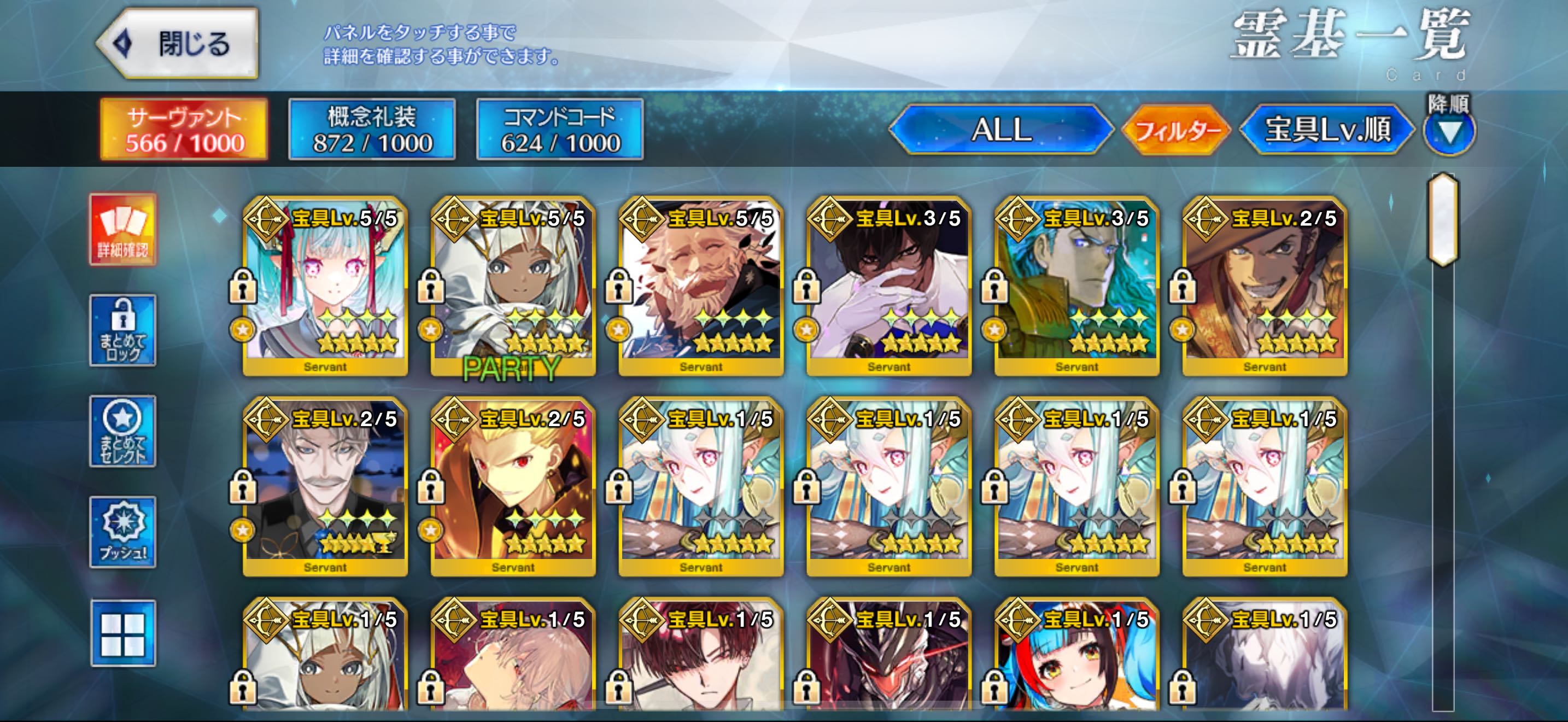The image size is (1568, 722).
Task: Choose the grey-haired mustached man servant card
Action: pyautogui.click(x=325, y=487)
